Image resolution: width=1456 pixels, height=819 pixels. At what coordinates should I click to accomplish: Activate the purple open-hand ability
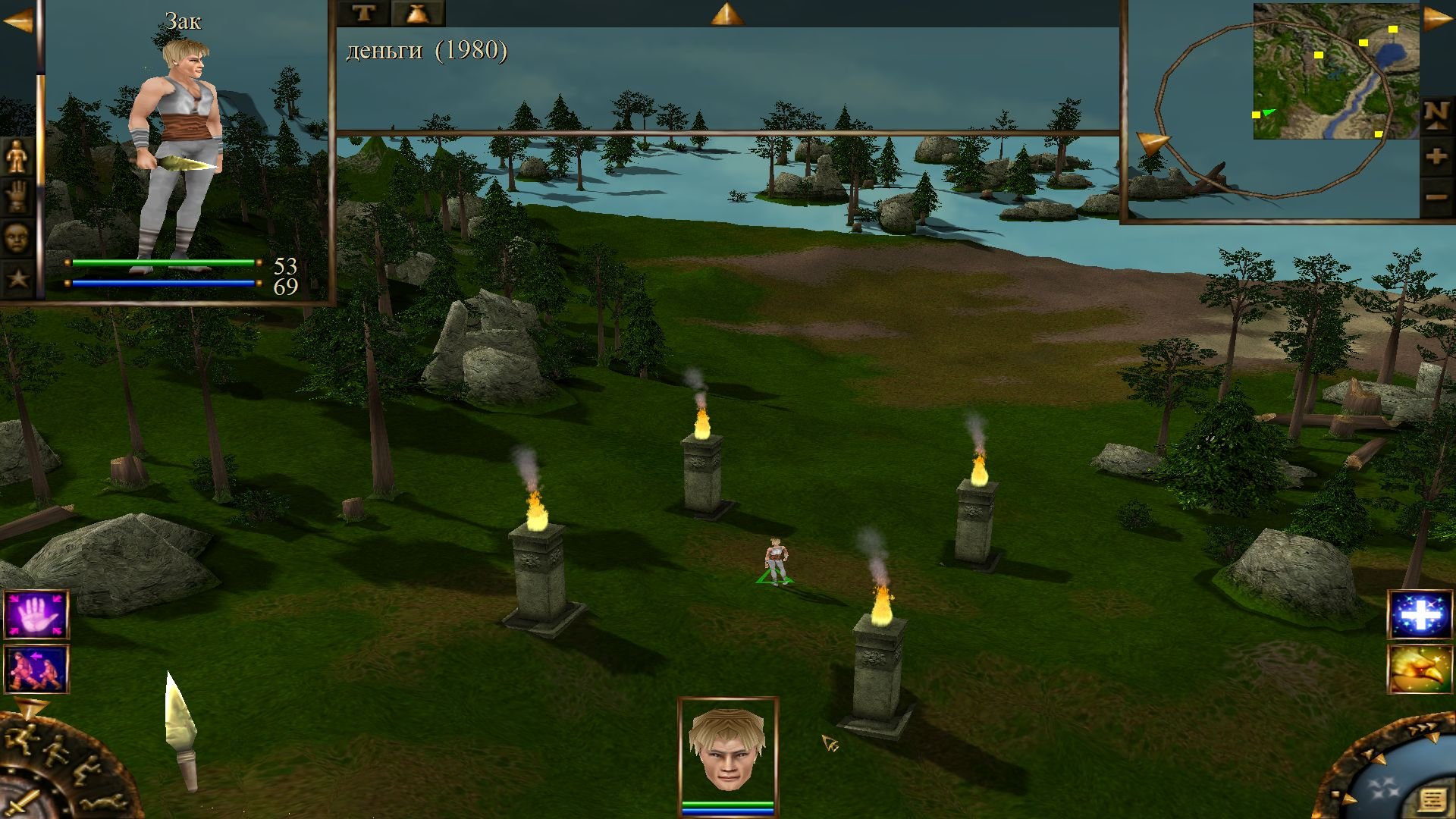[x=36, y=614]
